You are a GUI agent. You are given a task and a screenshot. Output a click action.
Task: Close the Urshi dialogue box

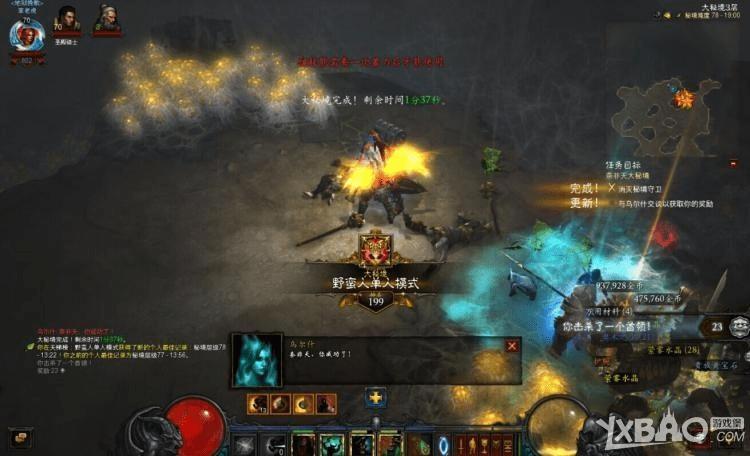click(x=512, y=346)
